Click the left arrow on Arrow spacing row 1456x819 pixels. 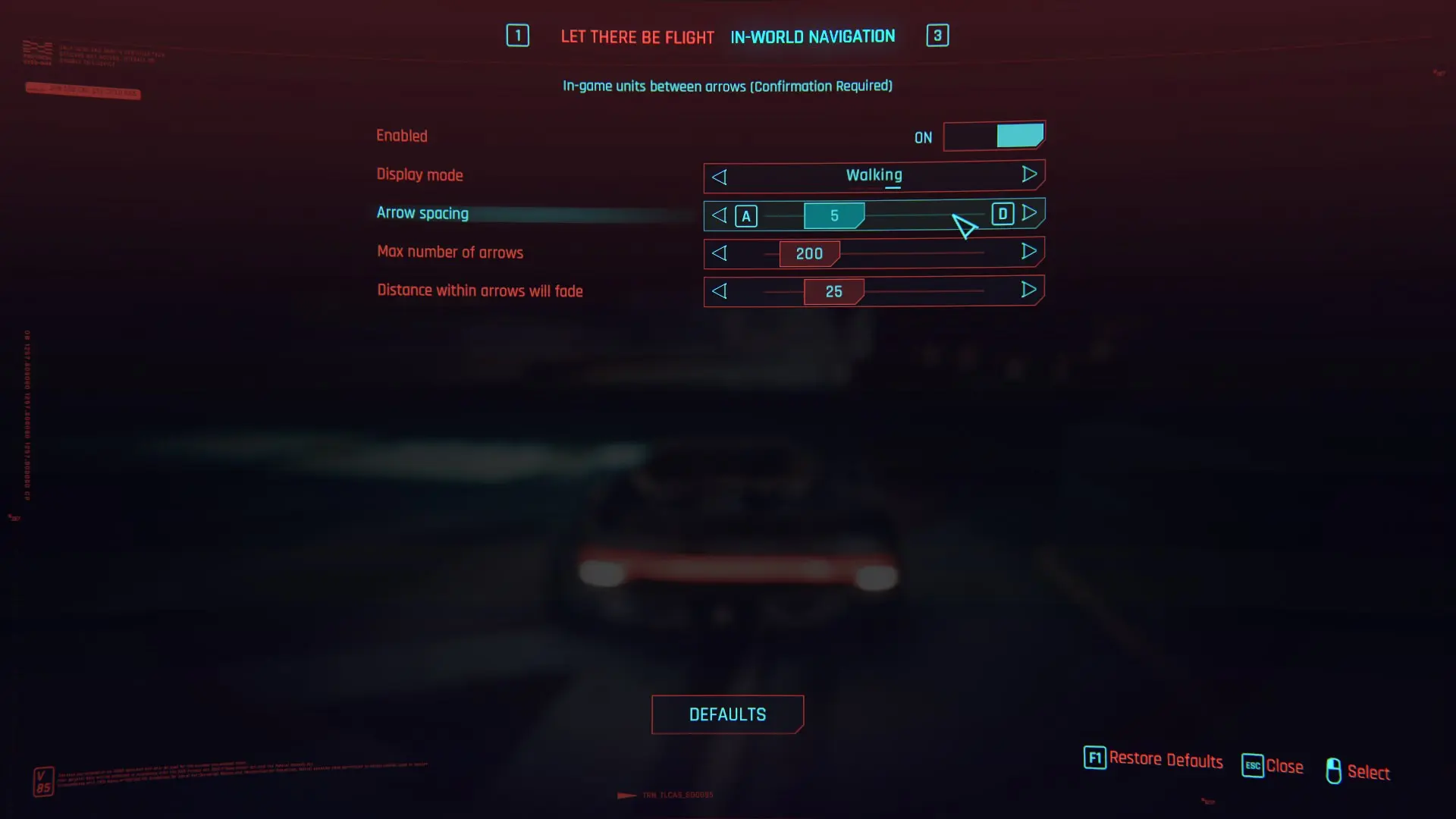[719, 215]
